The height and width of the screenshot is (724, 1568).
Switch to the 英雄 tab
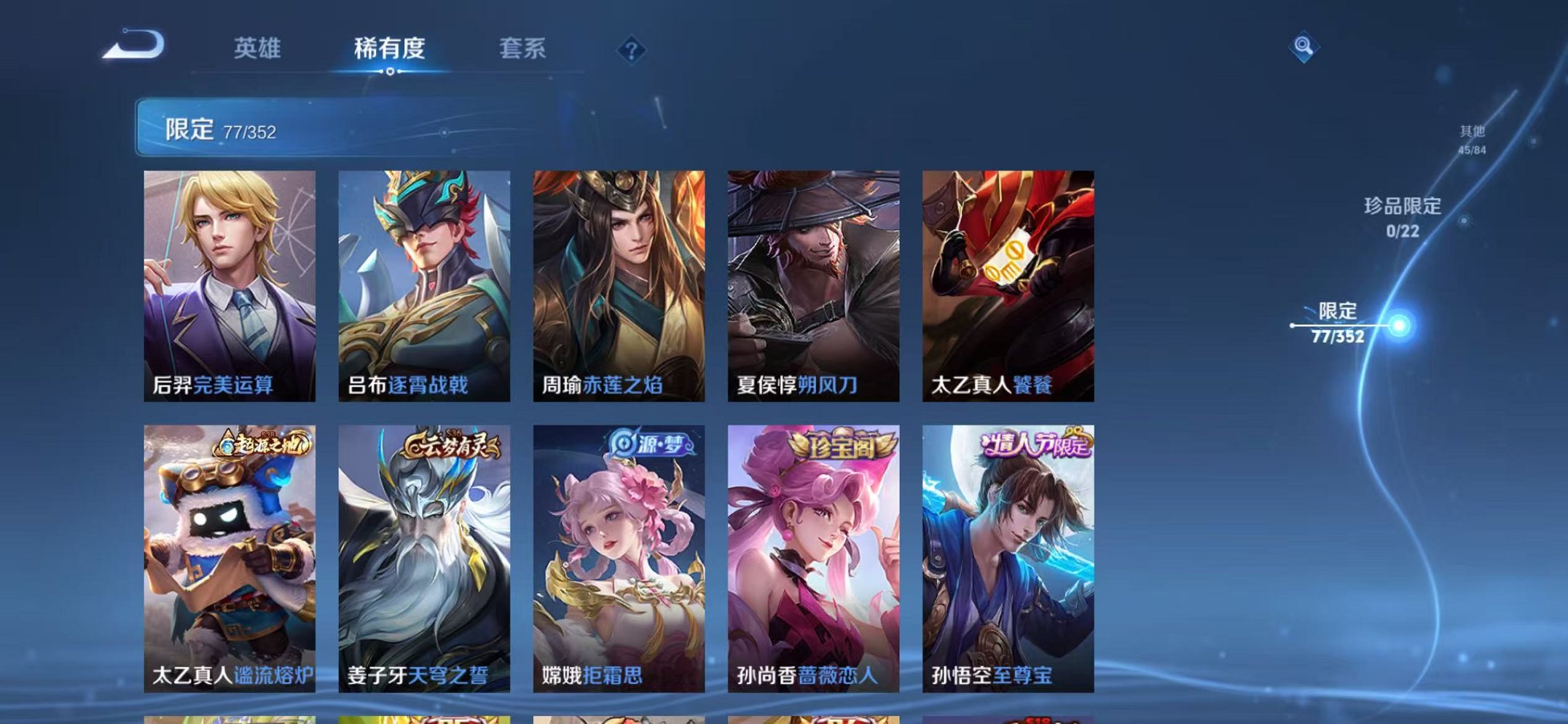coord(259,47)
